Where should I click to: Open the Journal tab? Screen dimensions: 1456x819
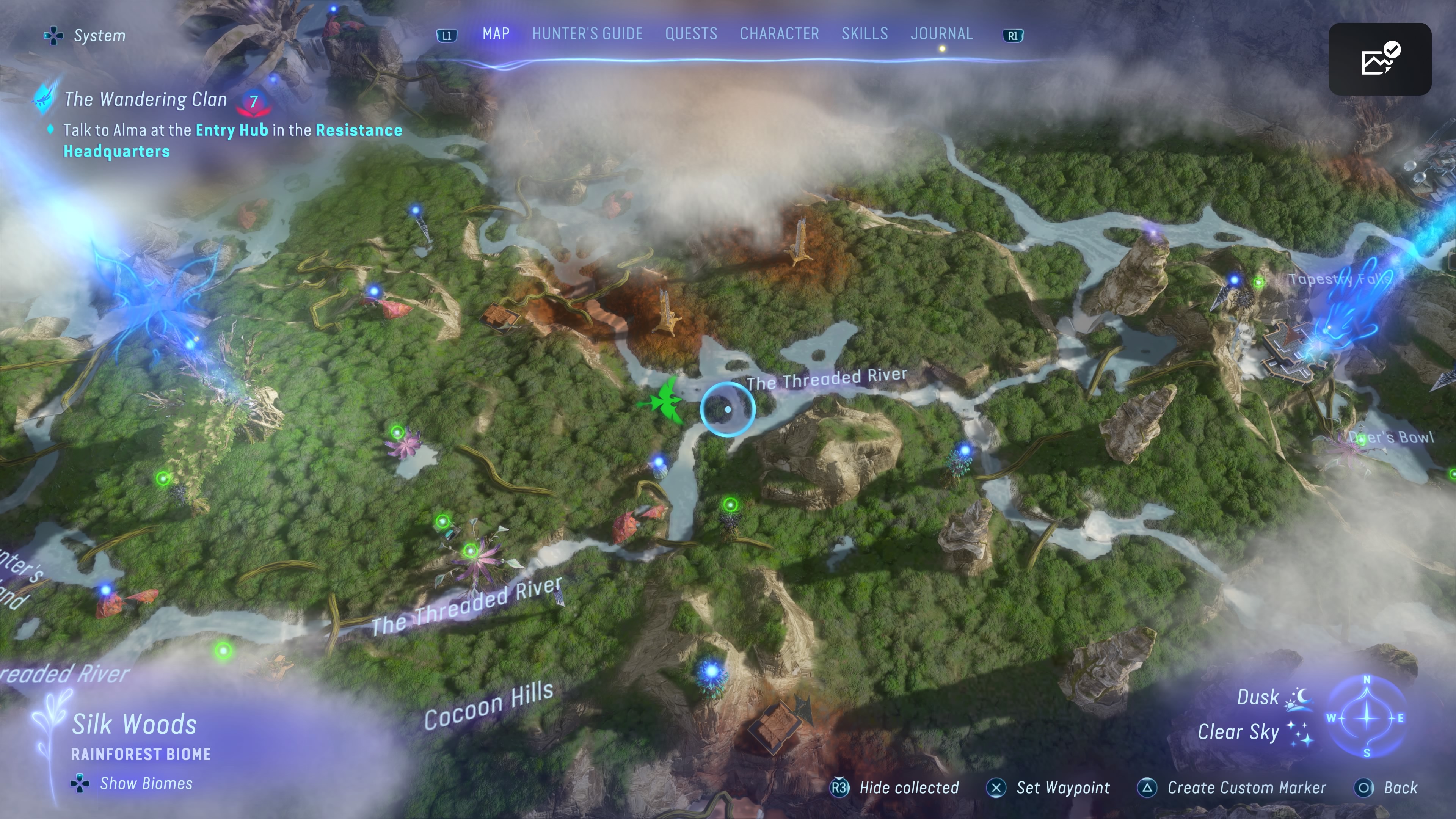coord(941,34)
